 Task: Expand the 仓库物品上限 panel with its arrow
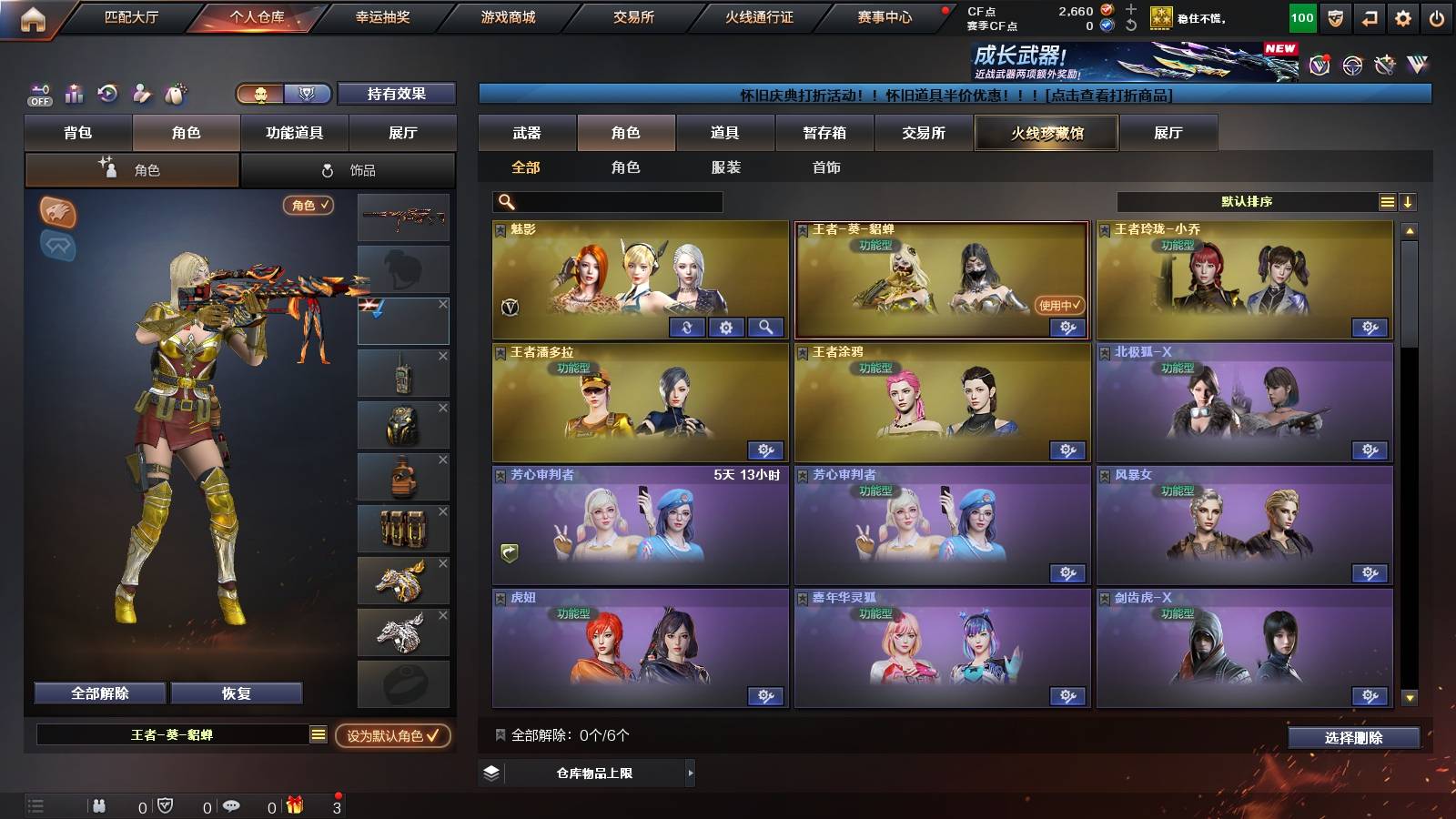pyautogui.click(x=690, y=774)
